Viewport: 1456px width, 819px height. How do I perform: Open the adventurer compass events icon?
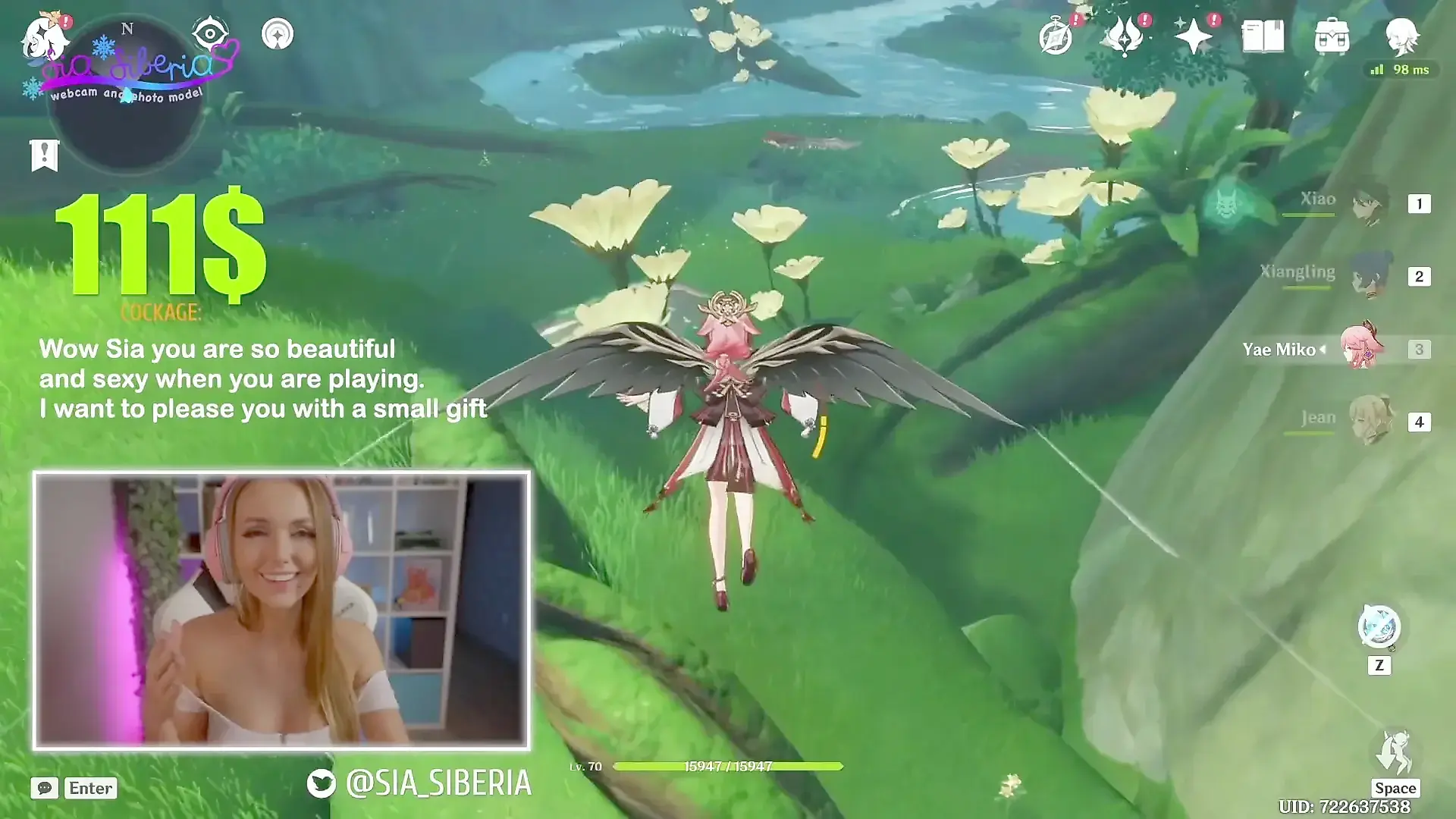[1056, 36]
